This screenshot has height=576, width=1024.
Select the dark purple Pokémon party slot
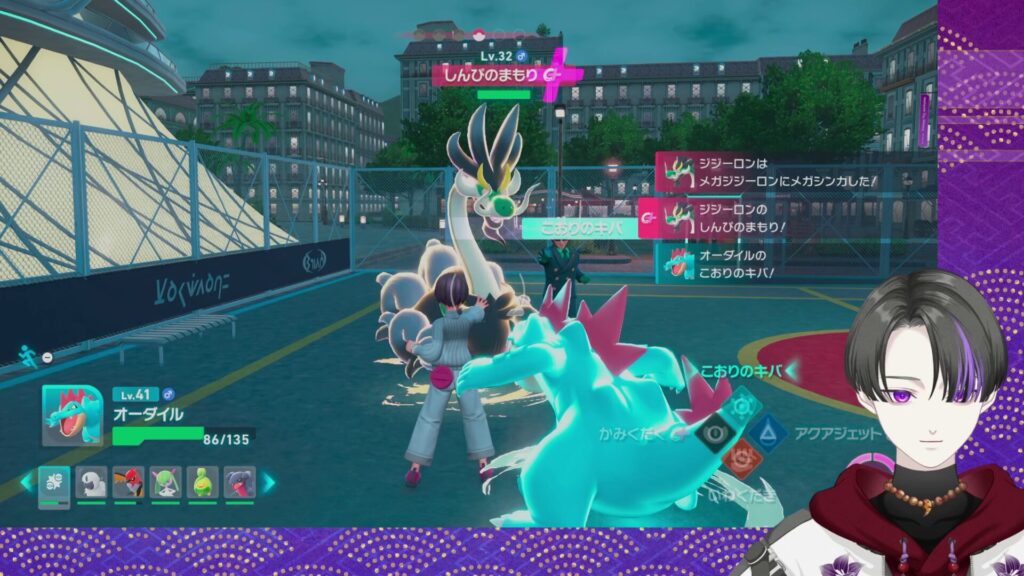(x=238, y=482)
